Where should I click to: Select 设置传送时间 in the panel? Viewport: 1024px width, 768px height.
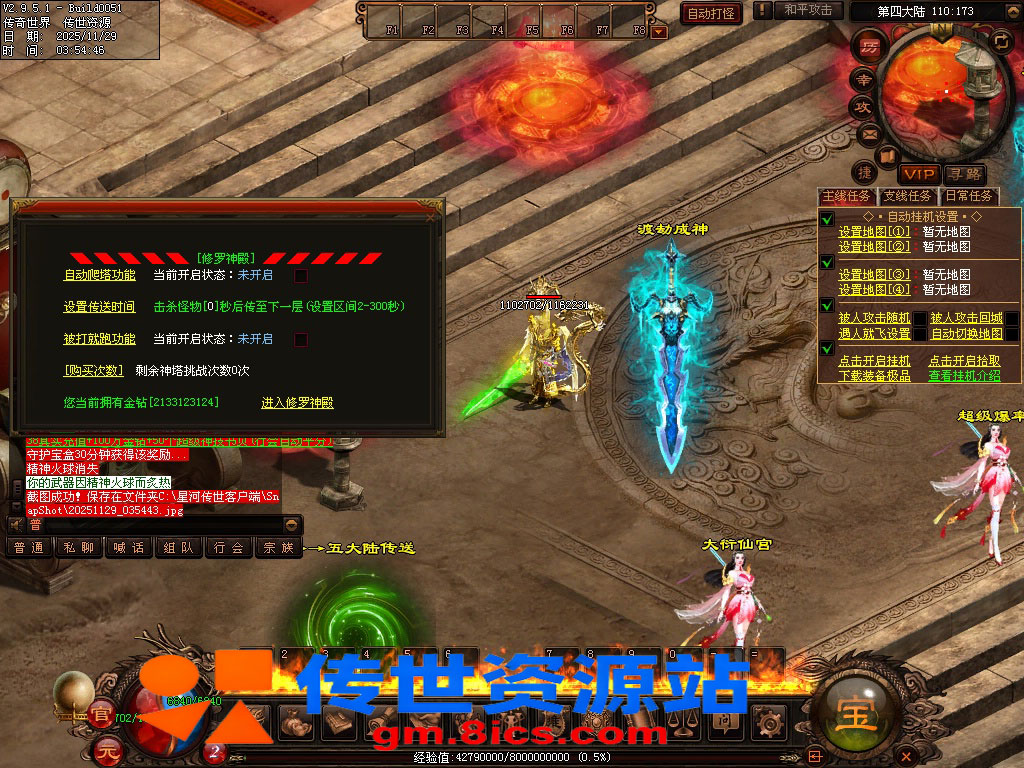click(x=99, y=307)
